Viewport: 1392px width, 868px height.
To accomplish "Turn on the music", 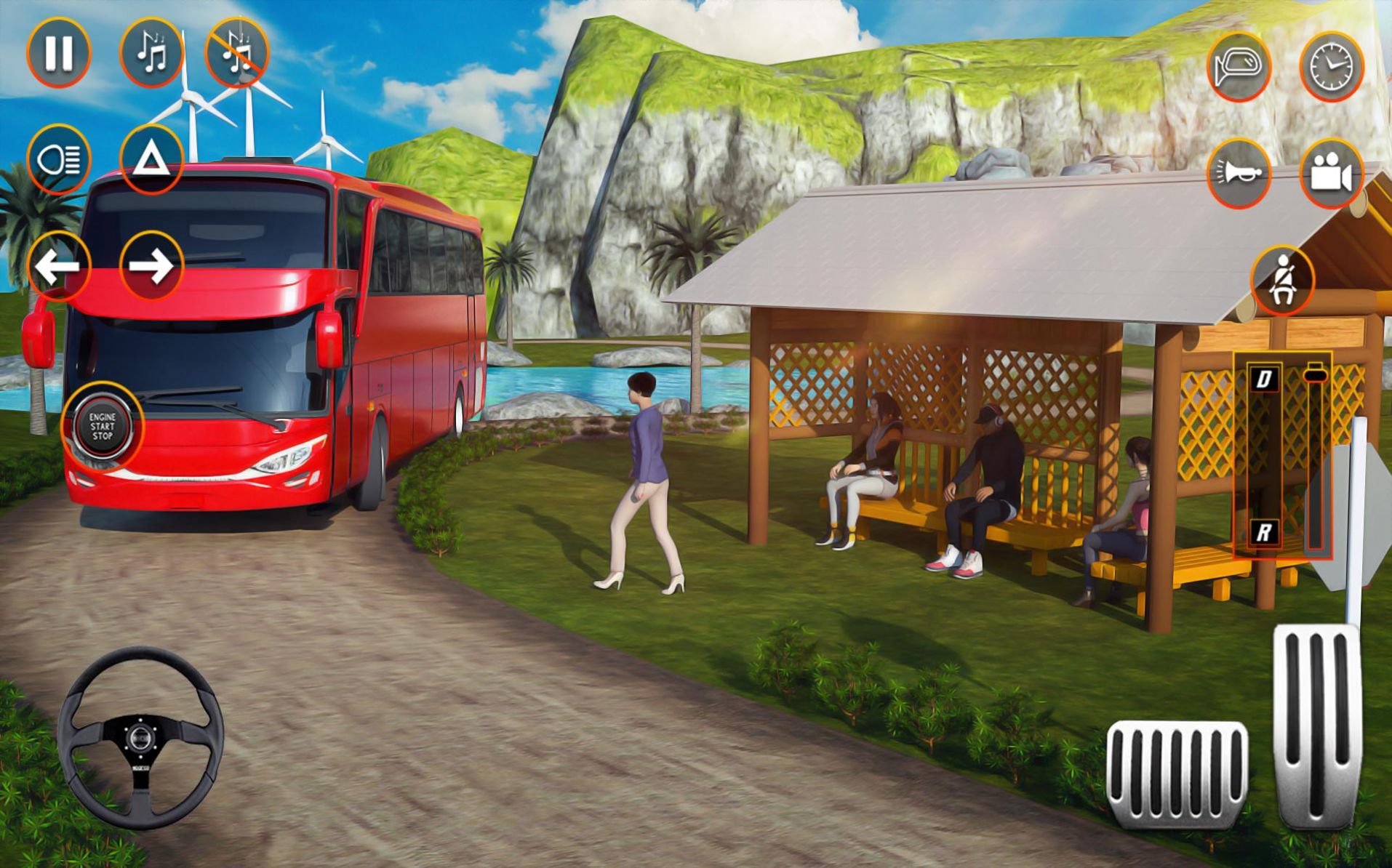I will [x=151, y=52].
